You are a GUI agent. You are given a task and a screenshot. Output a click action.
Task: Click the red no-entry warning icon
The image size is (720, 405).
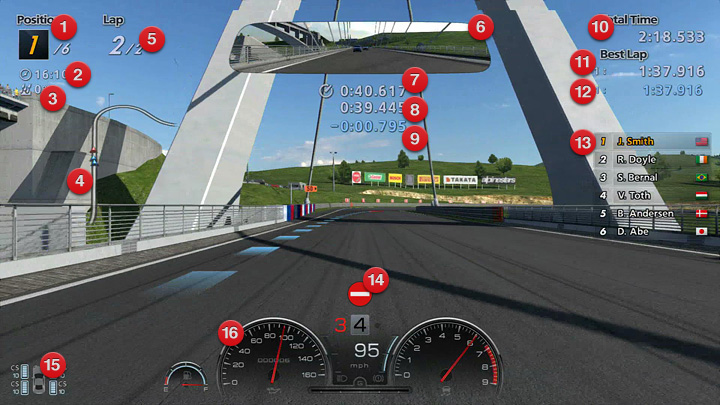pos(359,294)
